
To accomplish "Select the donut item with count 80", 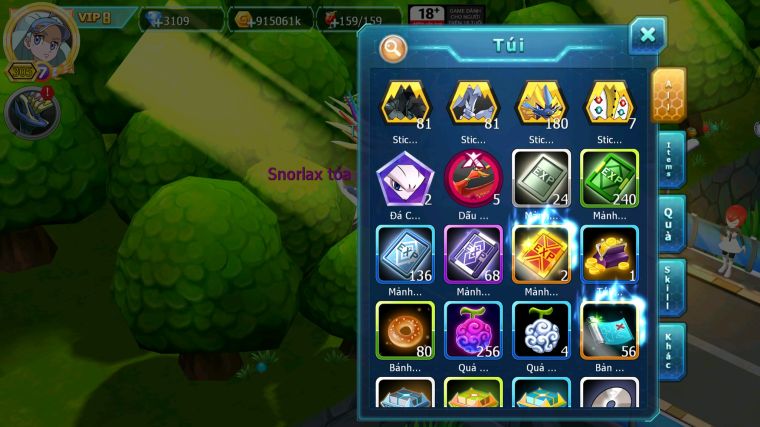I will click(x=405, y=329).
